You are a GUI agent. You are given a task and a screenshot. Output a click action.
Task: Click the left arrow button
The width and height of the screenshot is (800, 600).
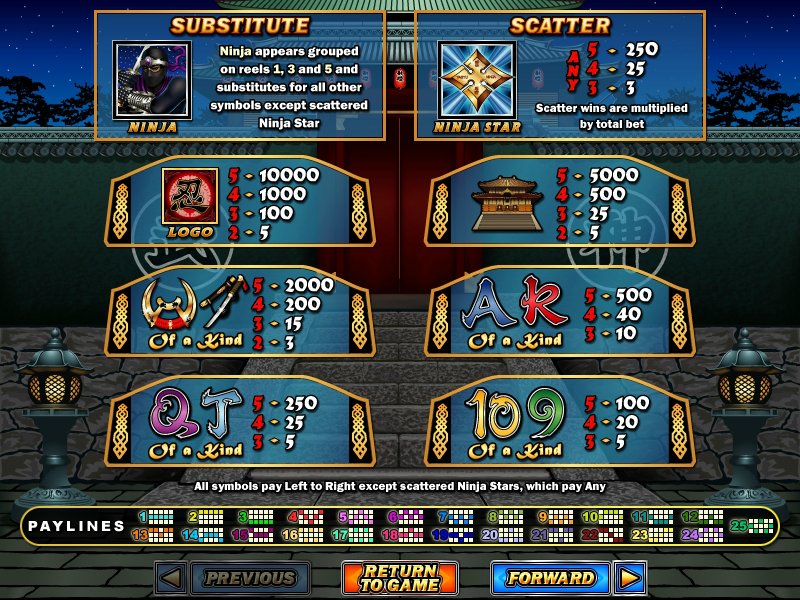[170, 578]
